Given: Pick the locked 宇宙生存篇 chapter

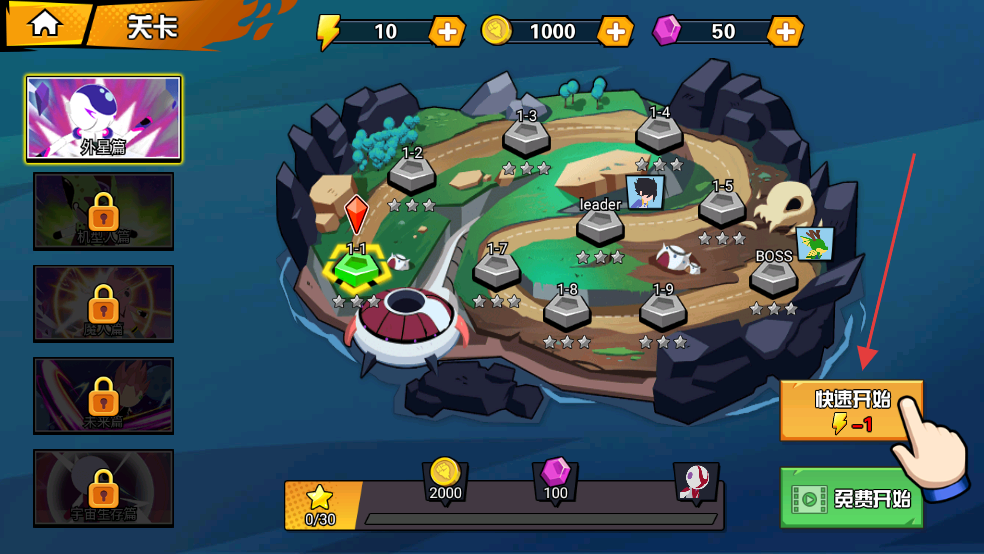Looking at the screenshot, I should coord(104,487).
